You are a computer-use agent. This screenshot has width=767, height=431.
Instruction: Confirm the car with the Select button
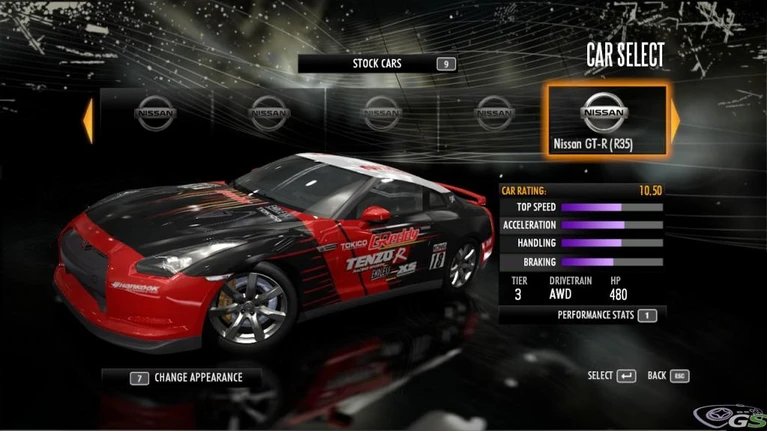coord(612,376)
